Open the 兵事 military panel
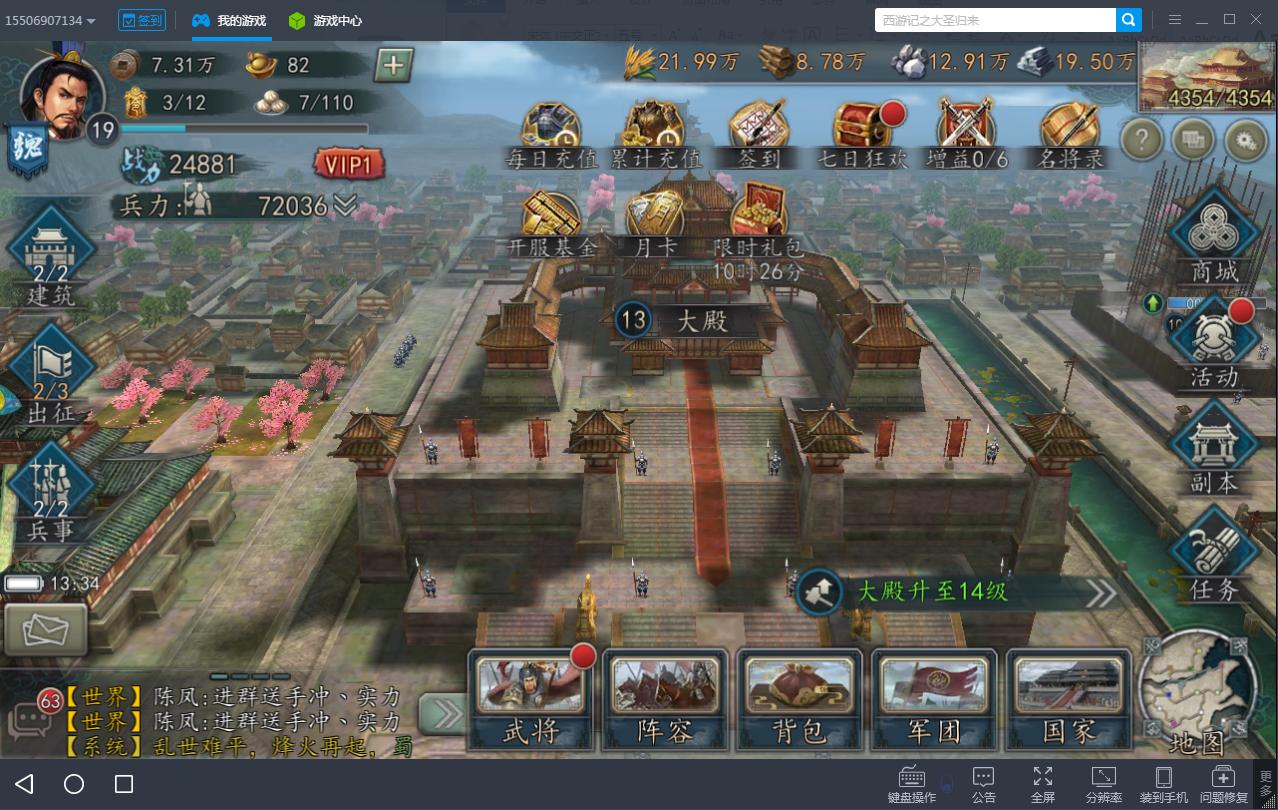This screenshot has width=1278, height=810. [x=51, y=492]
